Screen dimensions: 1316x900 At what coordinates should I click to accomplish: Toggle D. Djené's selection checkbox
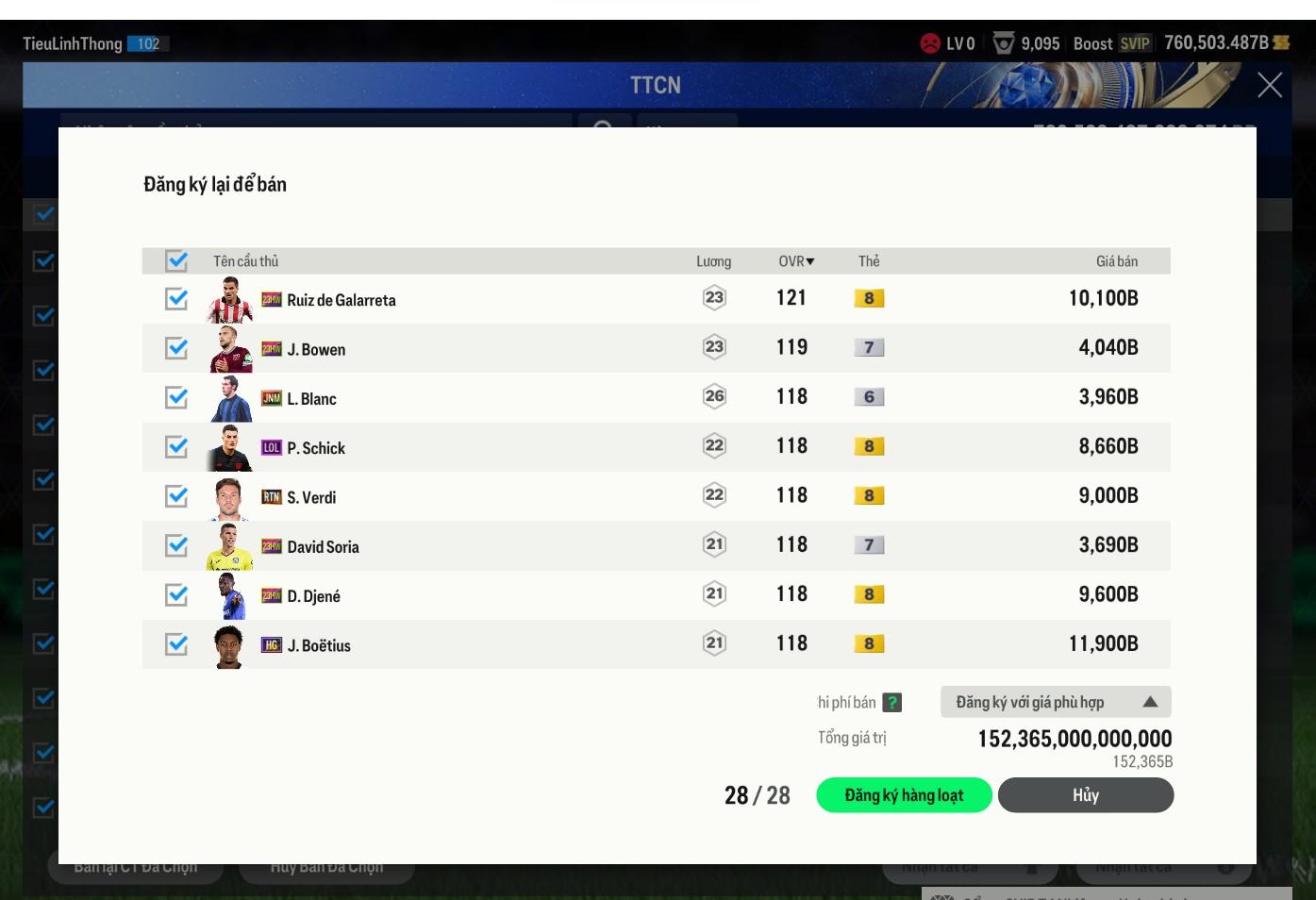pyautogui.click(x=176, y=594)
